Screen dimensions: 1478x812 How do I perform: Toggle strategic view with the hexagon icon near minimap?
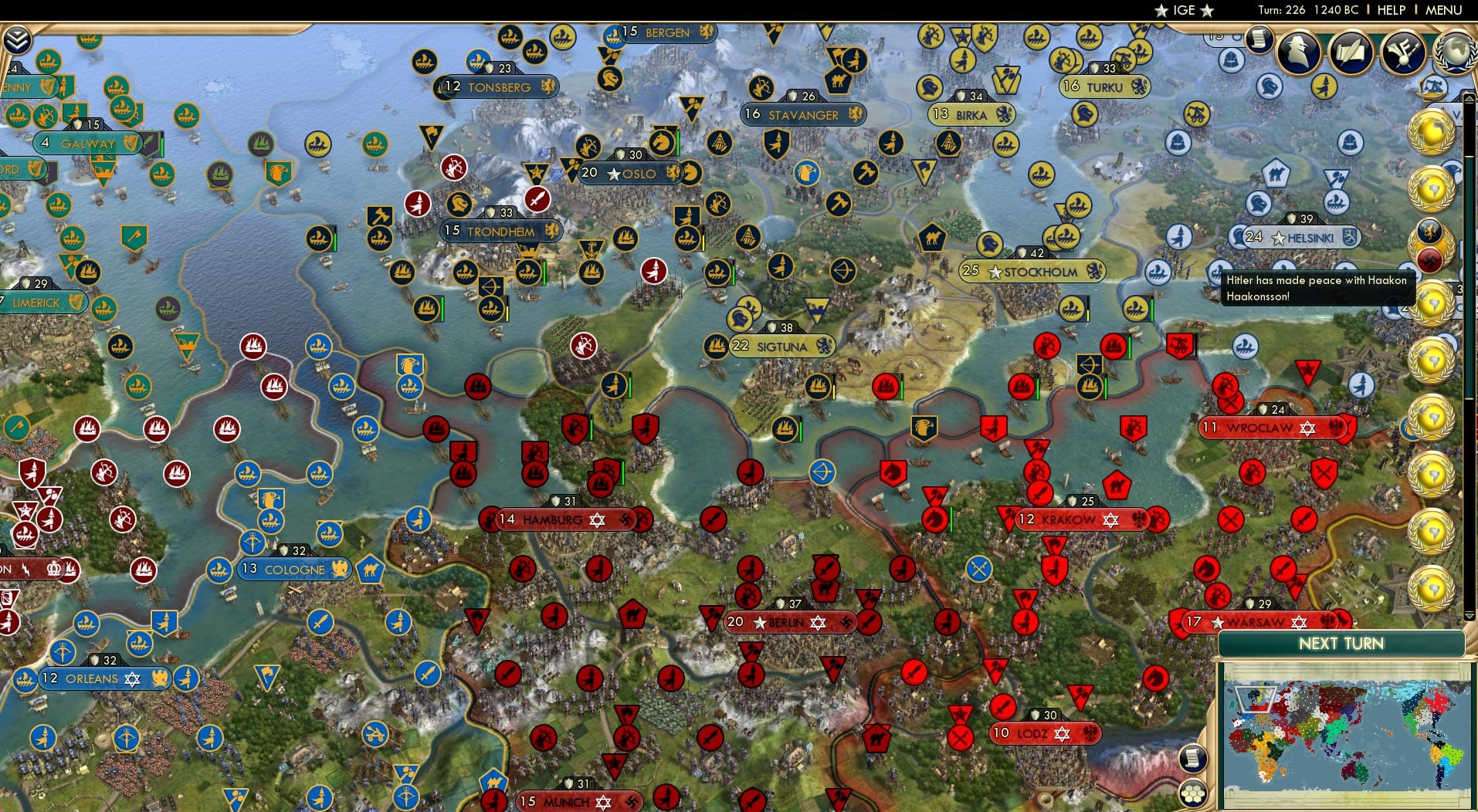(x=1194, y=791)
